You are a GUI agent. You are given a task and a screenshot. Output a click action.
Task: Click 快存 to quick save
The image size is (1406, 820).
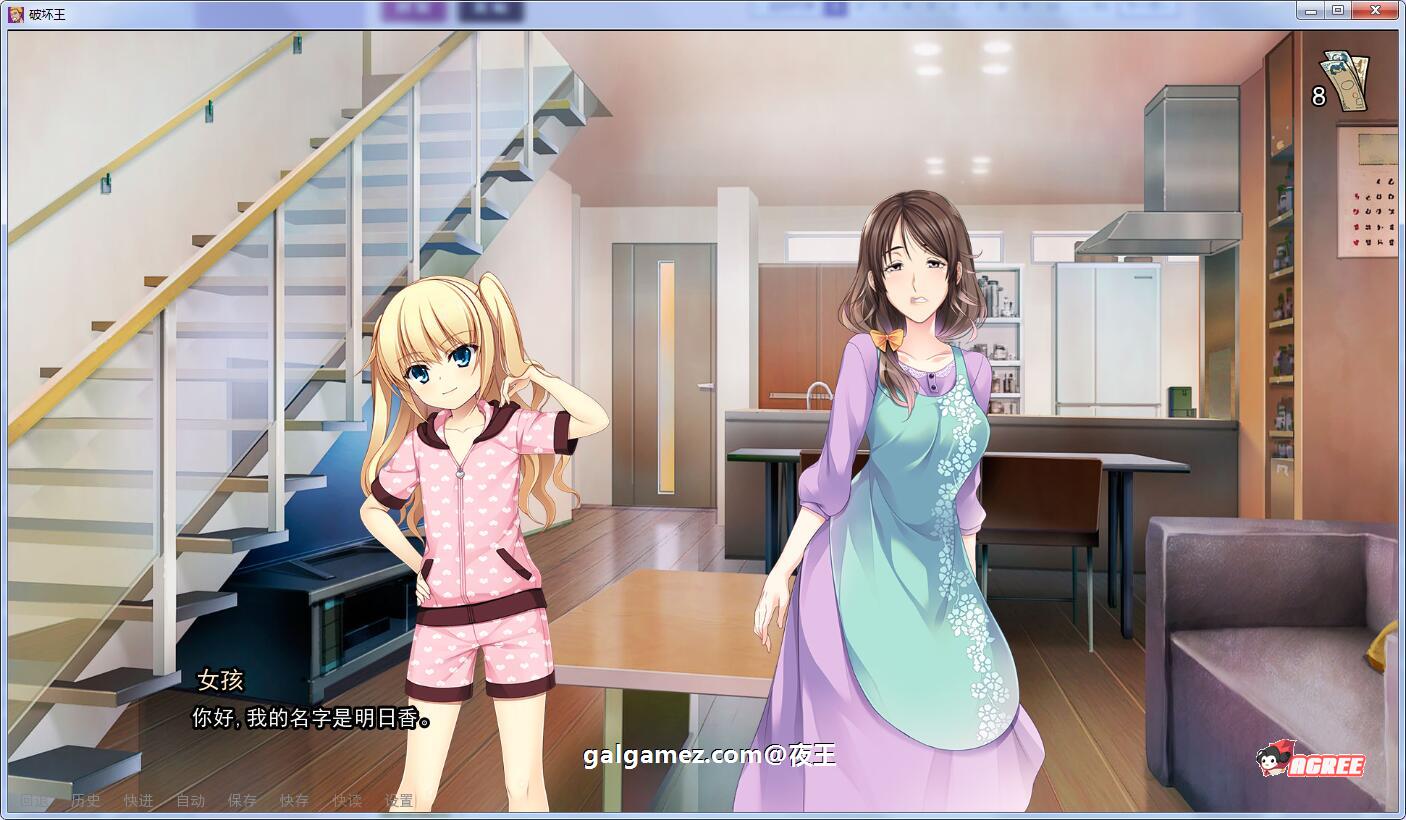295,801
